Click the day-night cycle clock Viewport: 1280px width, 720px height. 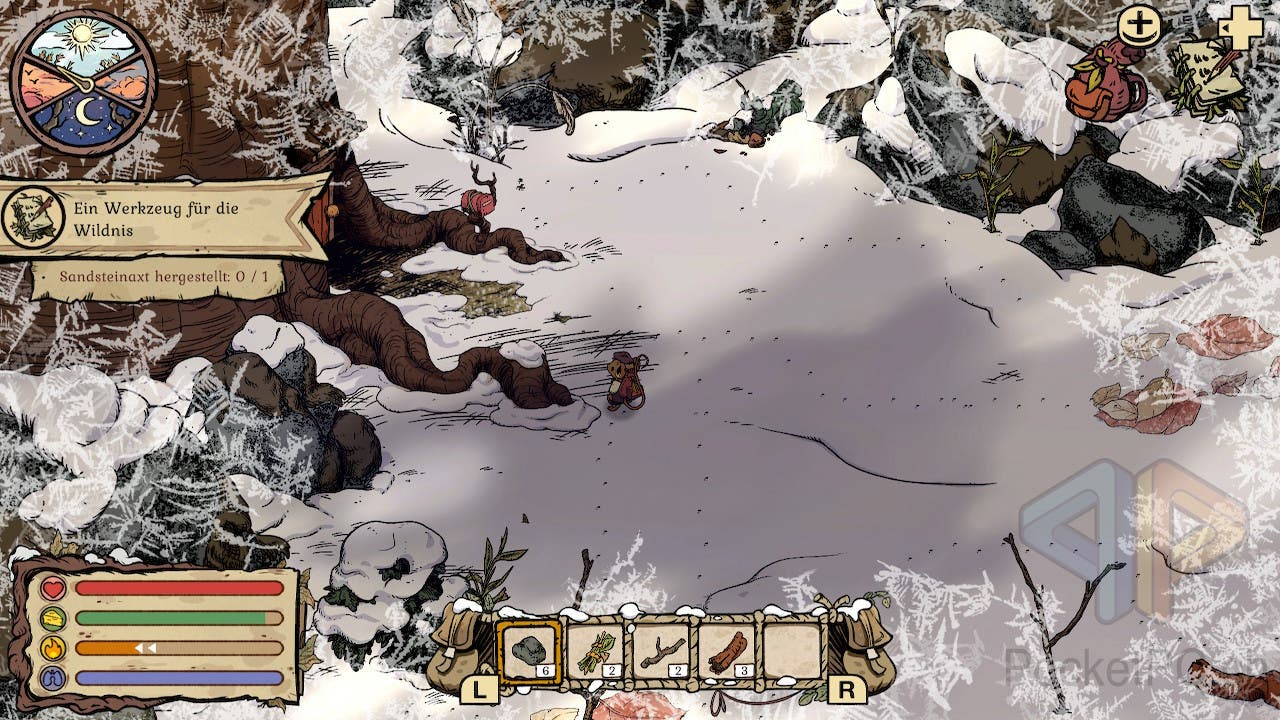click(x=84, y=82)
